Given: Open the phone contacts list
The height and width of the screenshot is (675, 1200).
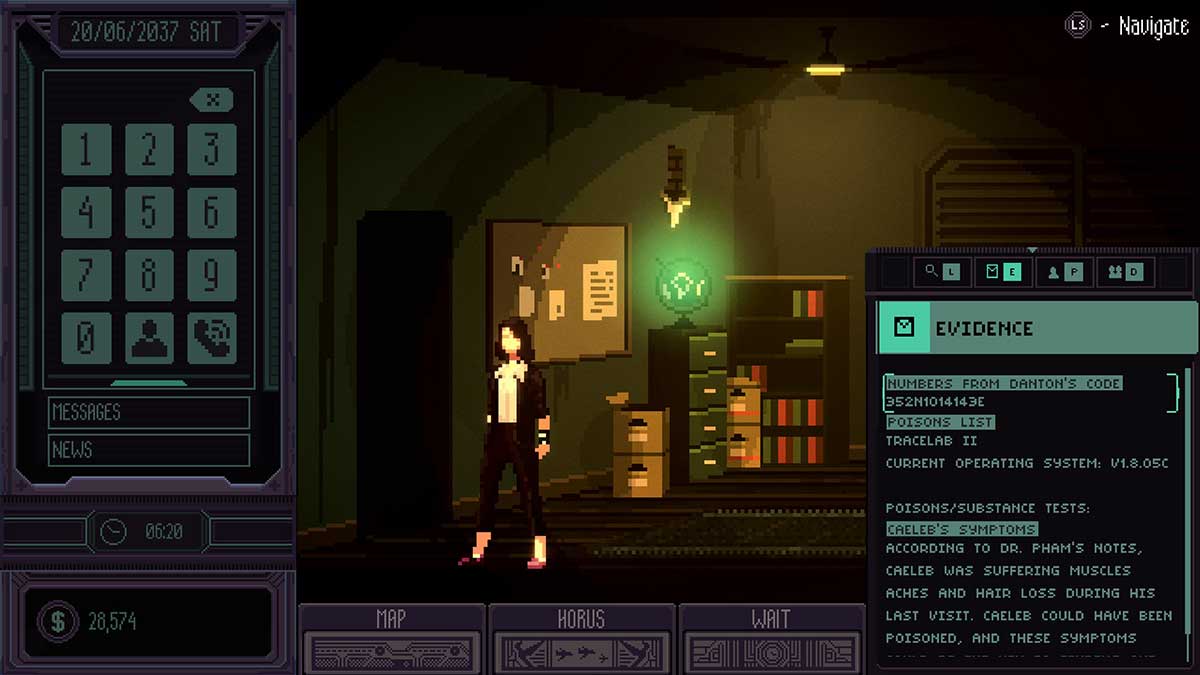Looking at the screenshot, I should pos(149,338).
